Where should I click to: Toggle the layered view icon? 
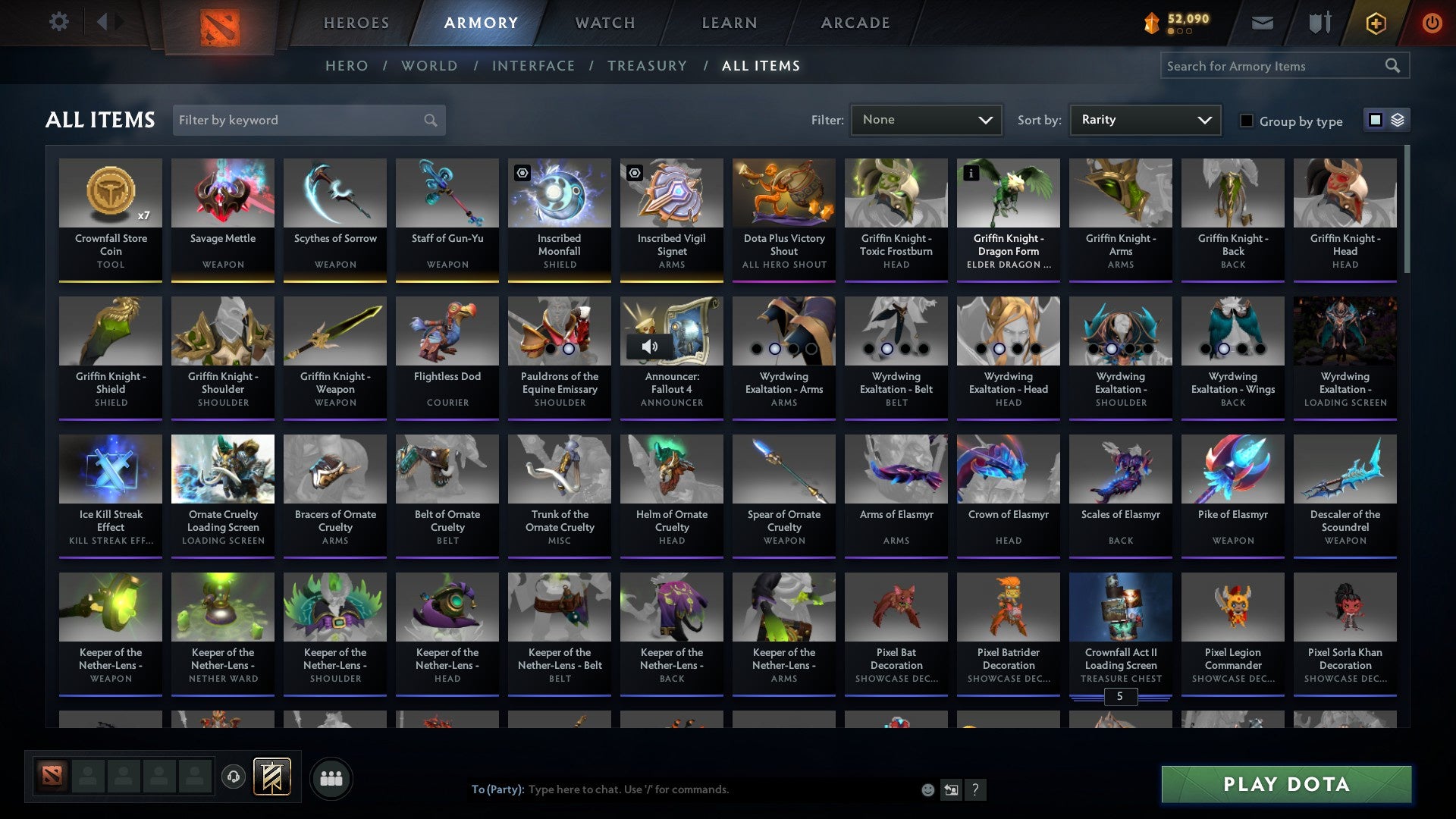[x=1396, y=120]
